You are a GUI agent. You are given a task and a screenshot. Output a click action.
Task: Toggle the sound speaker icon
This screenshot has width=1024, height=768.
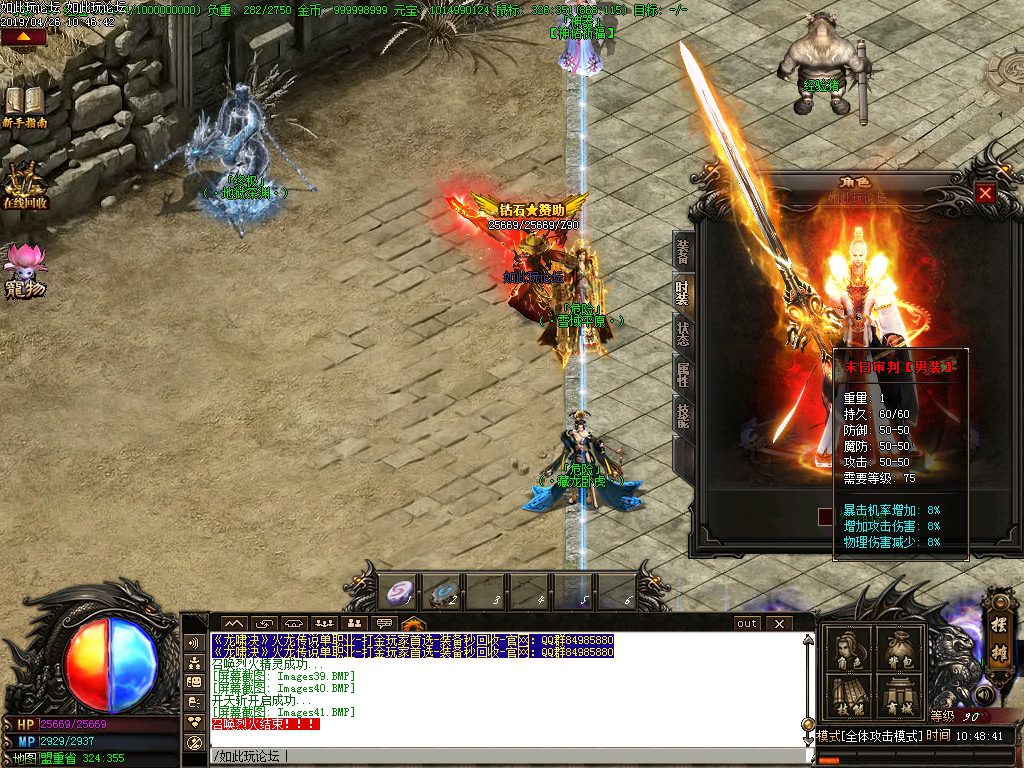pos(985,694)
